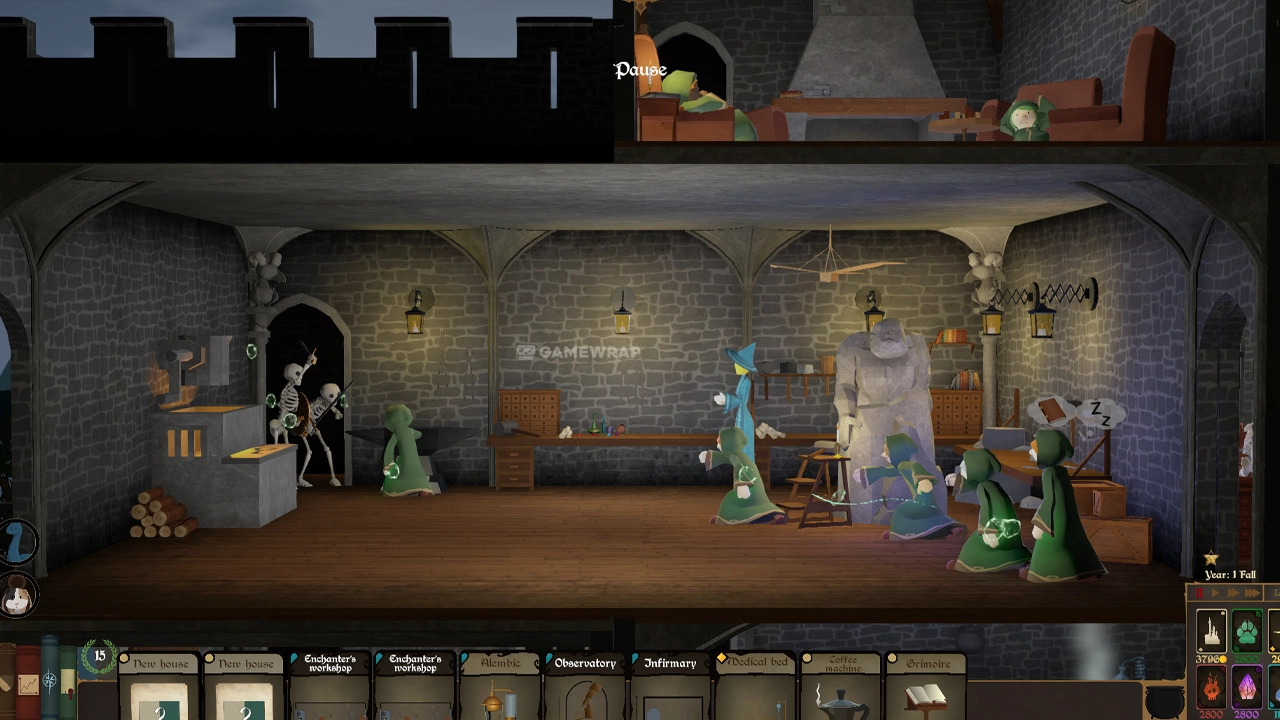This screenshot has height=720, width=1280.
Task: Pick the Infirmary card
Action: (x=670, y=689)
